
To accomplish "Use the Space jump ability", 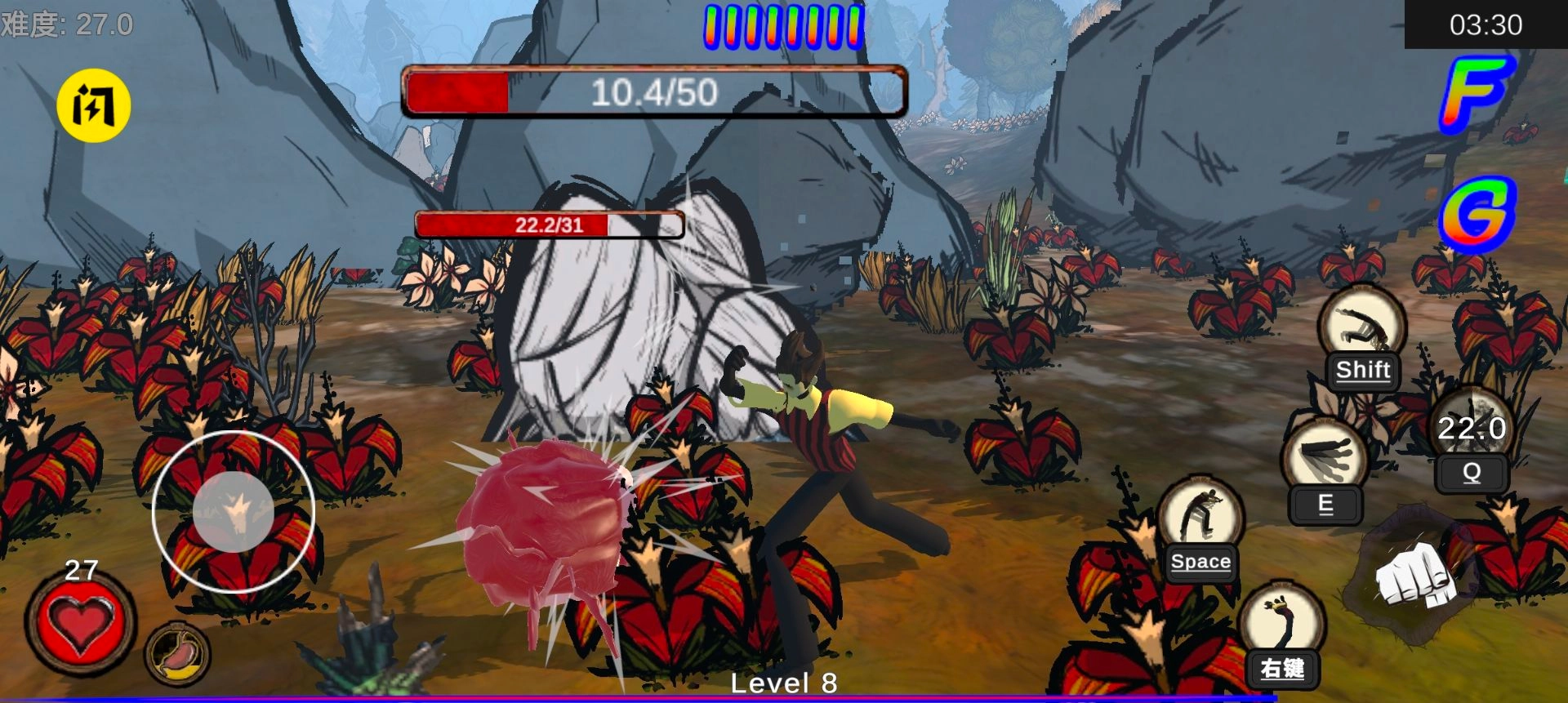I will pyautogui.click(x=1200, y=520).
